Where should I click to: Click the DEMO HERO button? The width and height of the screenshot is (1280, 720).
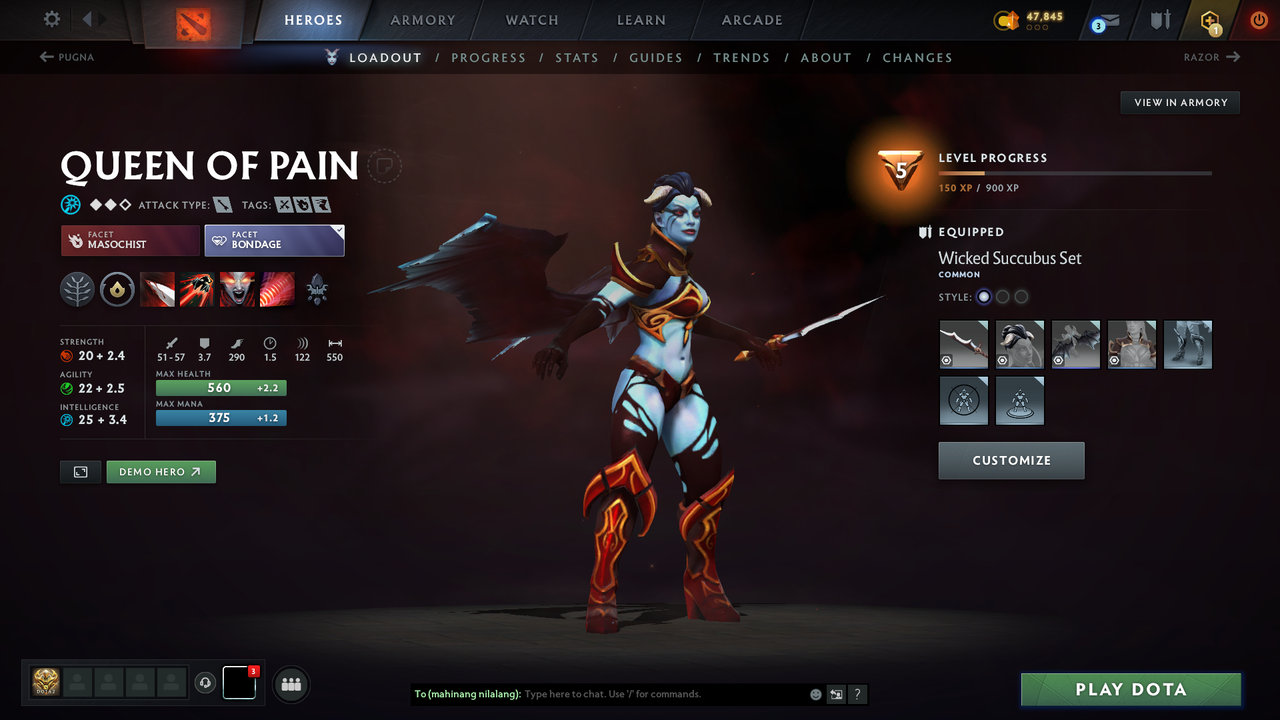tap(160, 471)
